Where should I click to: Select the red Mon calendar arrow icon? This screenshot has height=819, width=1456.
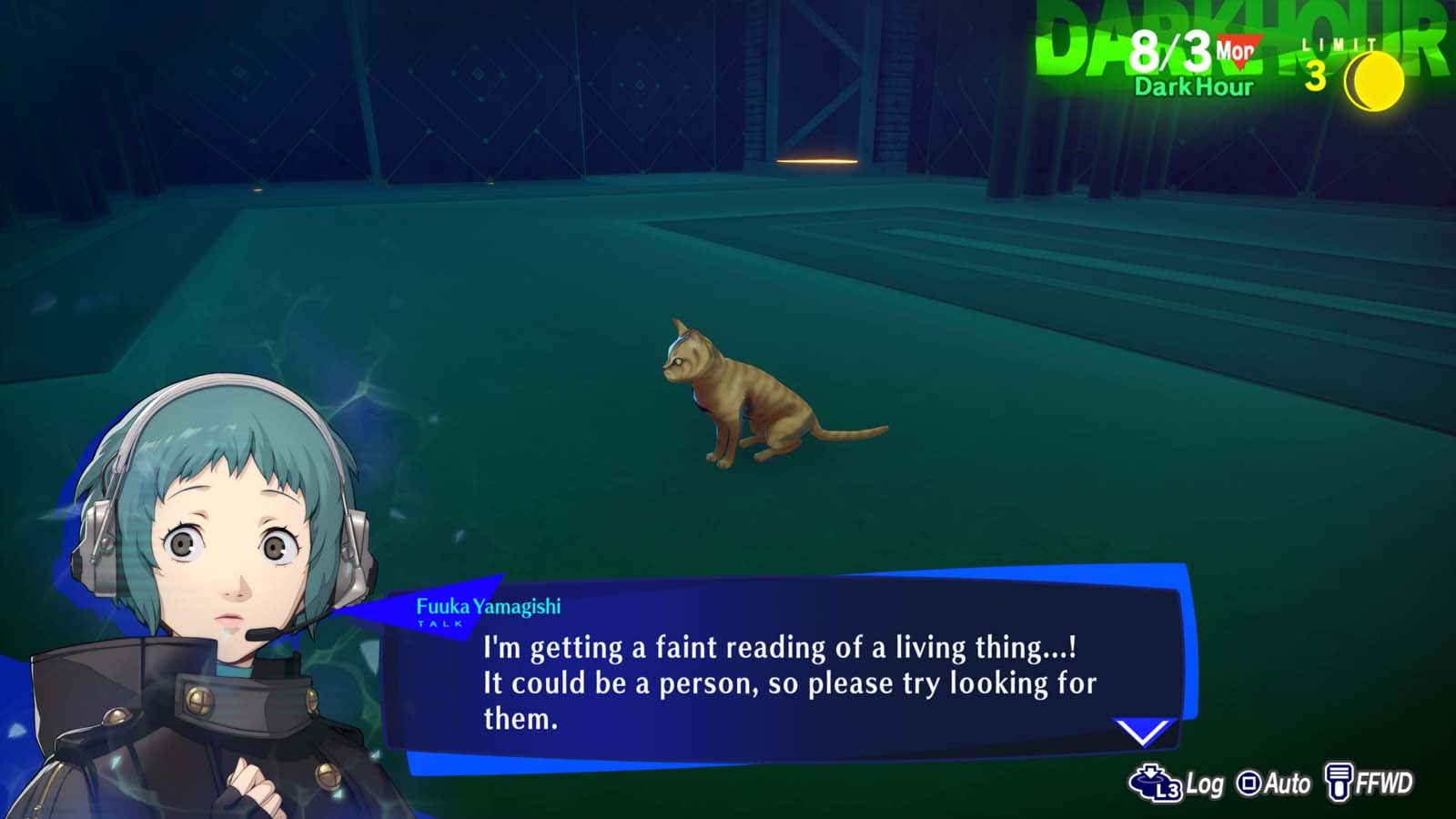point(1239,52)
